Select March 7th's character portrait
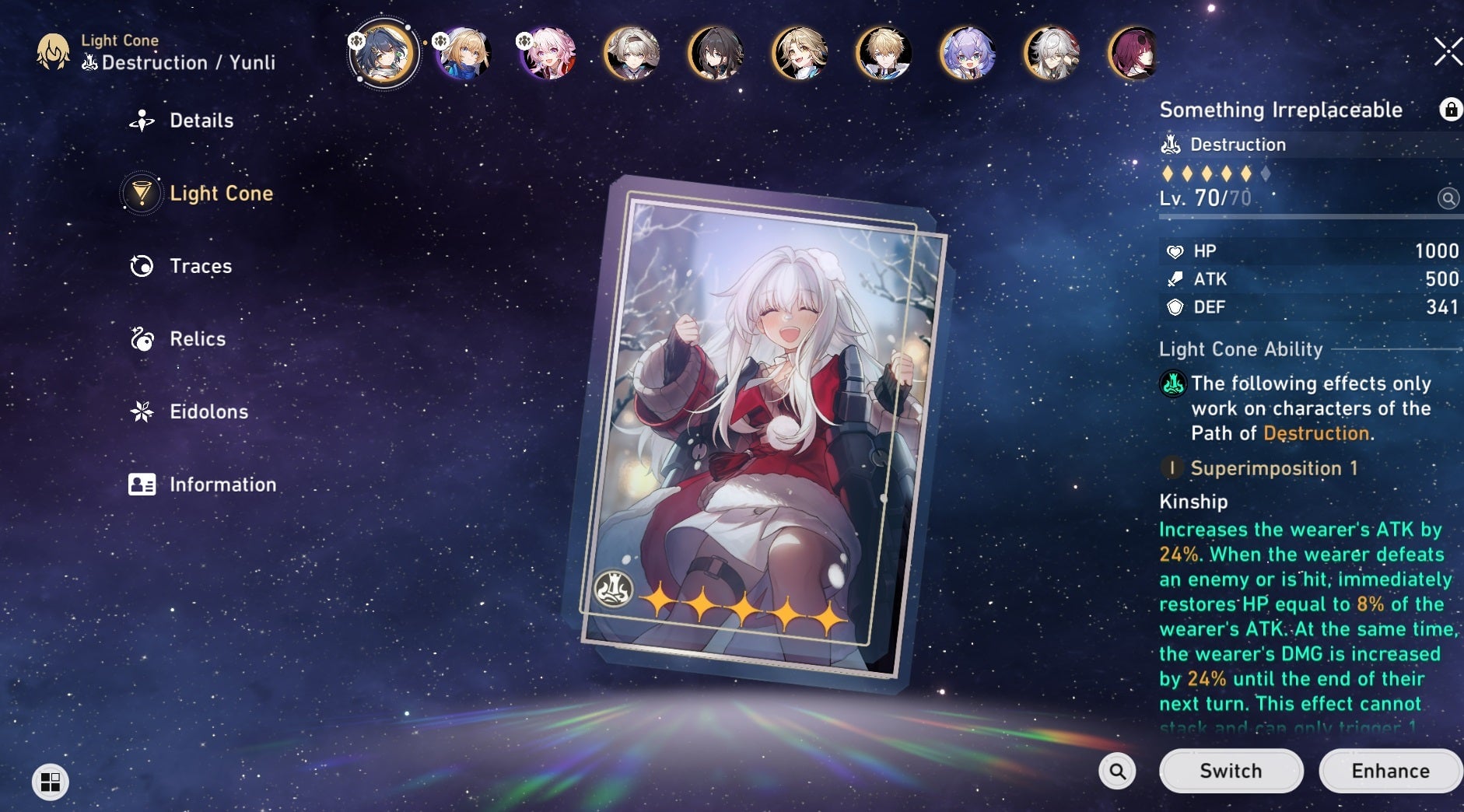Screen dimensions: 1464x812 pyautogui.click(x=547, y=52)
